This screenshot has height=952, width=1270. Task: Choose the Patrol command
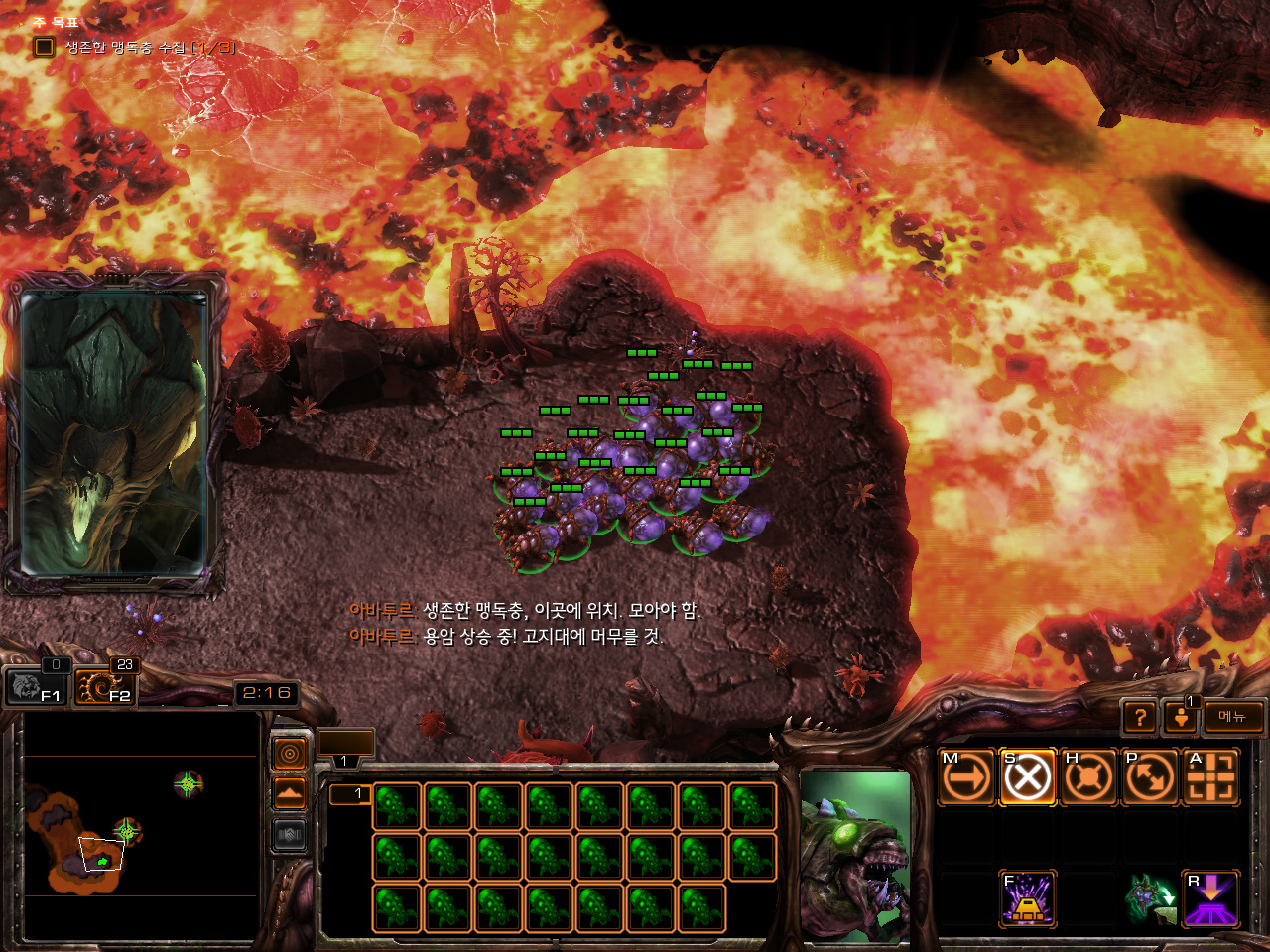click(x=1149, y=776)
